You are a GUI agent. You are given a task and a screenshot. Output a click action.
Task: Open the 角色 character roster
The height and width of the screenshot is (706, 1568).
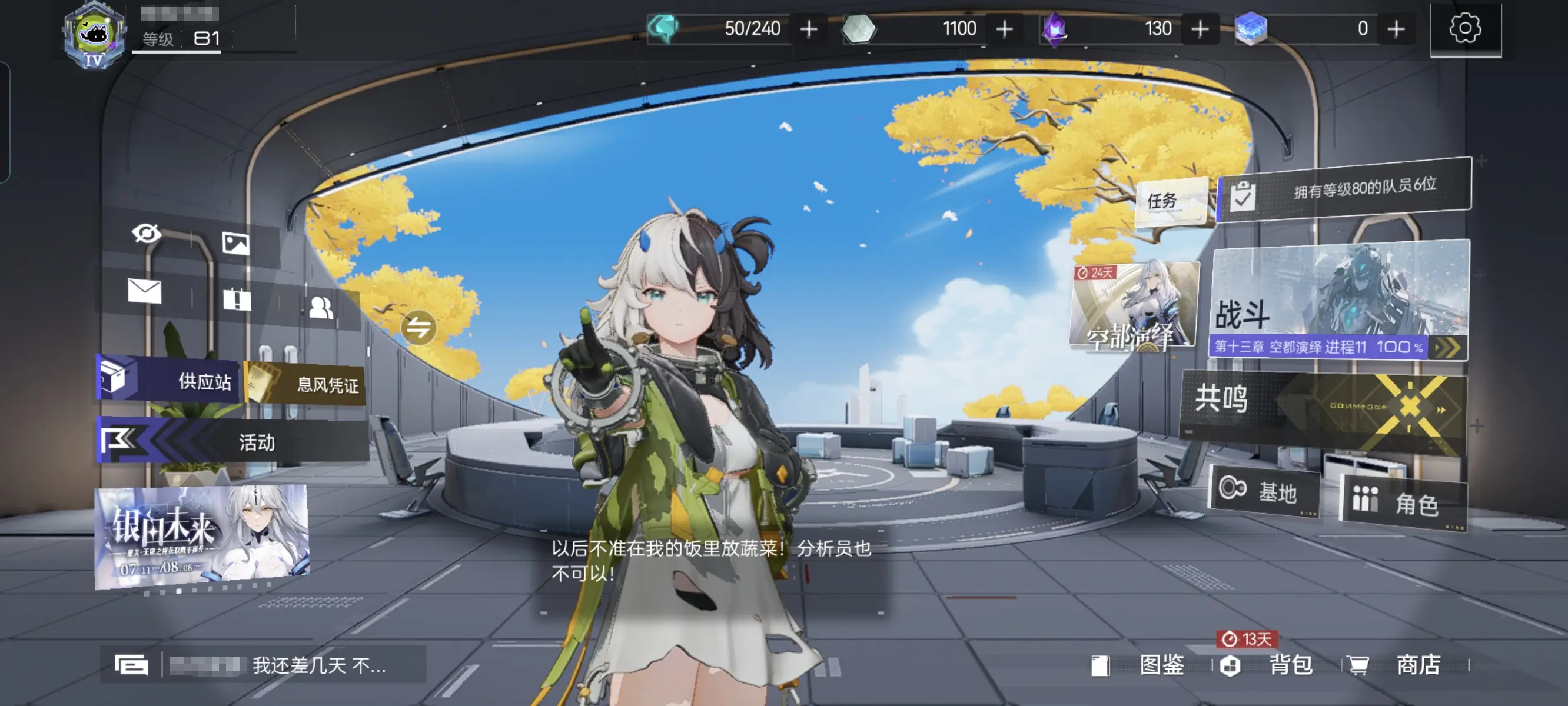pyautogui.click(x=1403, y=502)
